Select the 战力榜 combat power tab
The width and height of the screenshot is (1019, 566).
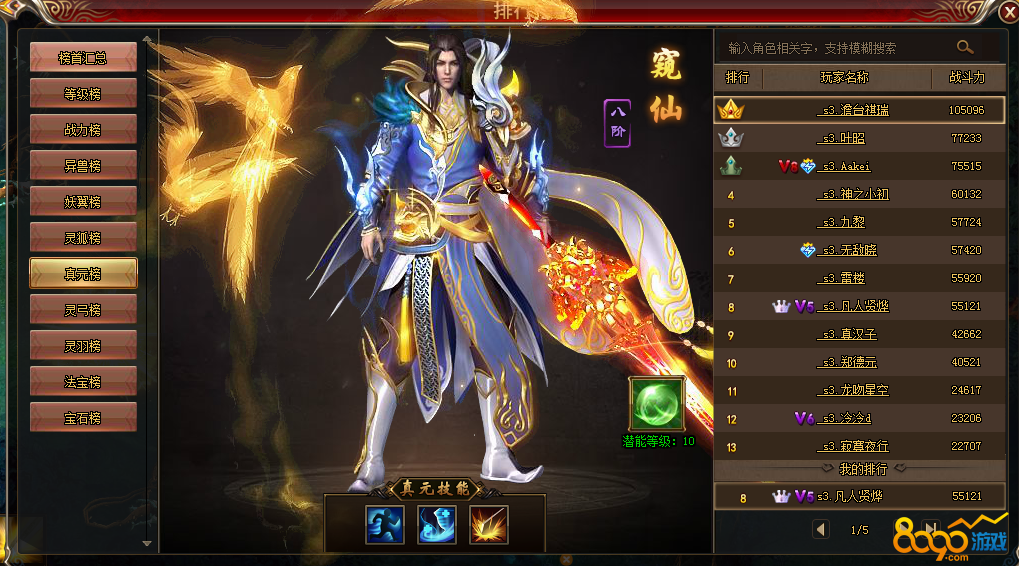(83, 130)
